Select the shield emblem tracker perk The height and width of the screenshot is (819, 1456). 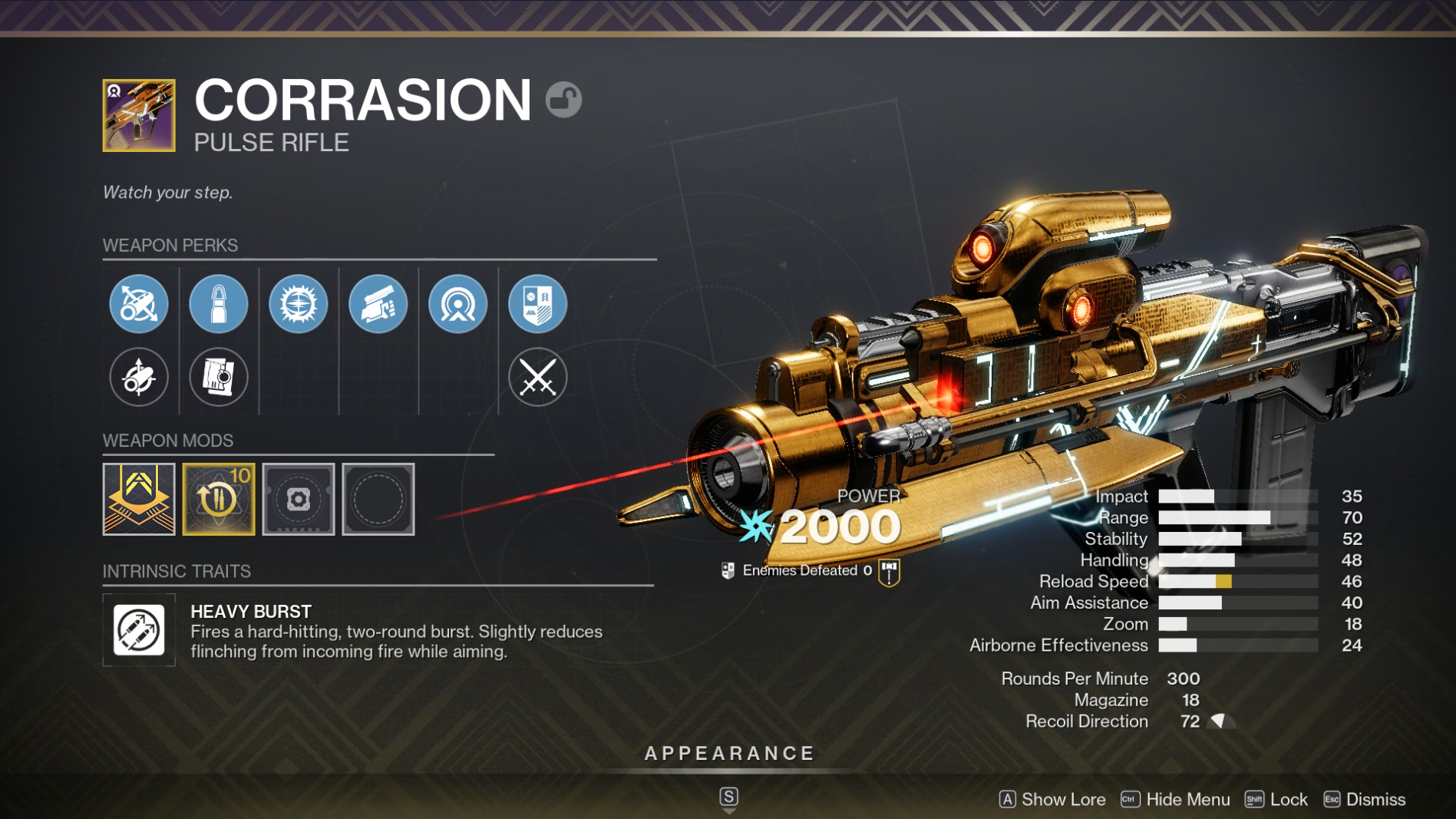538,304
